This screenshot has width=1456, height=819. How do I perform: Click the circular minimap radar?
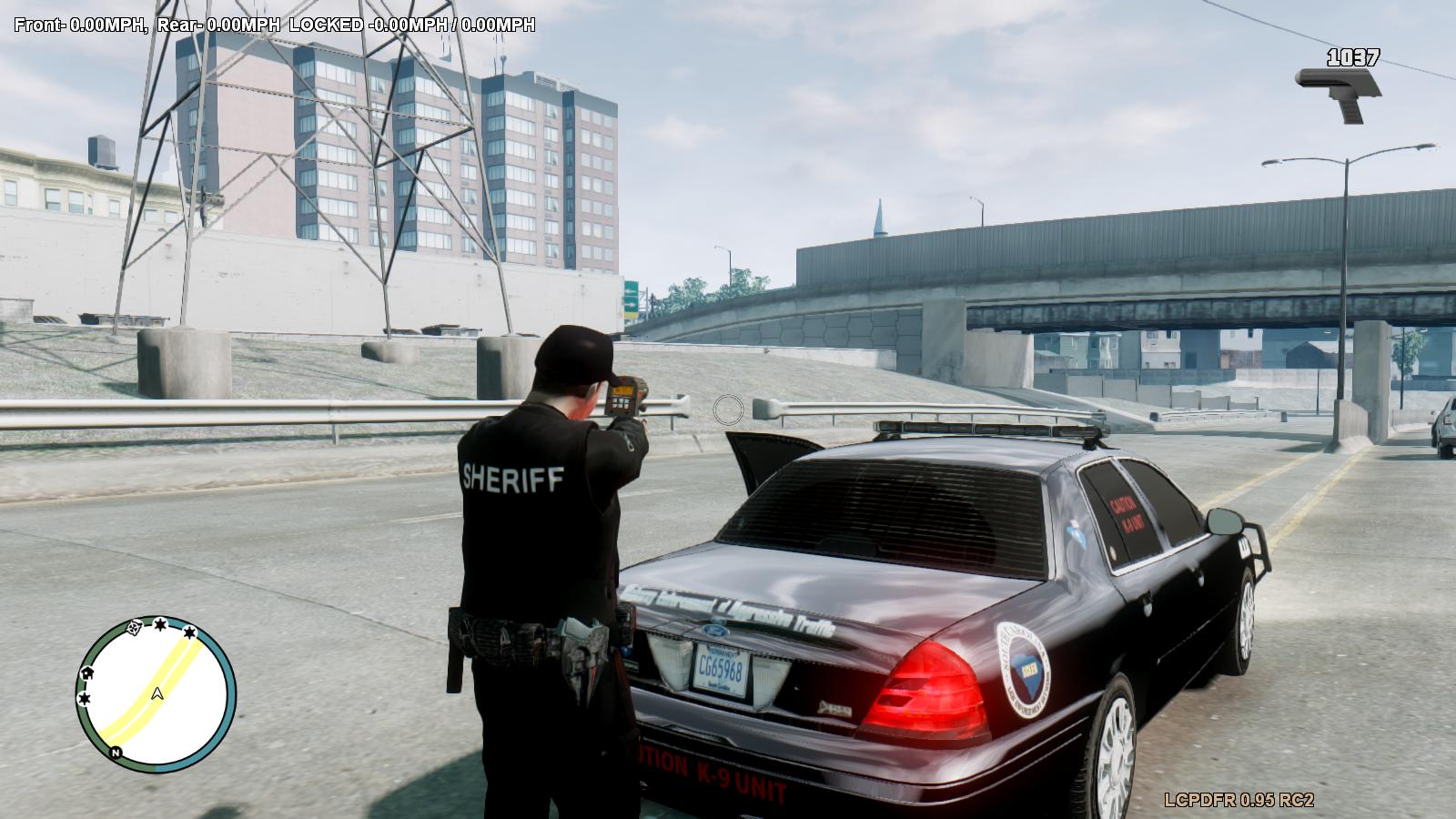[156, 694]
